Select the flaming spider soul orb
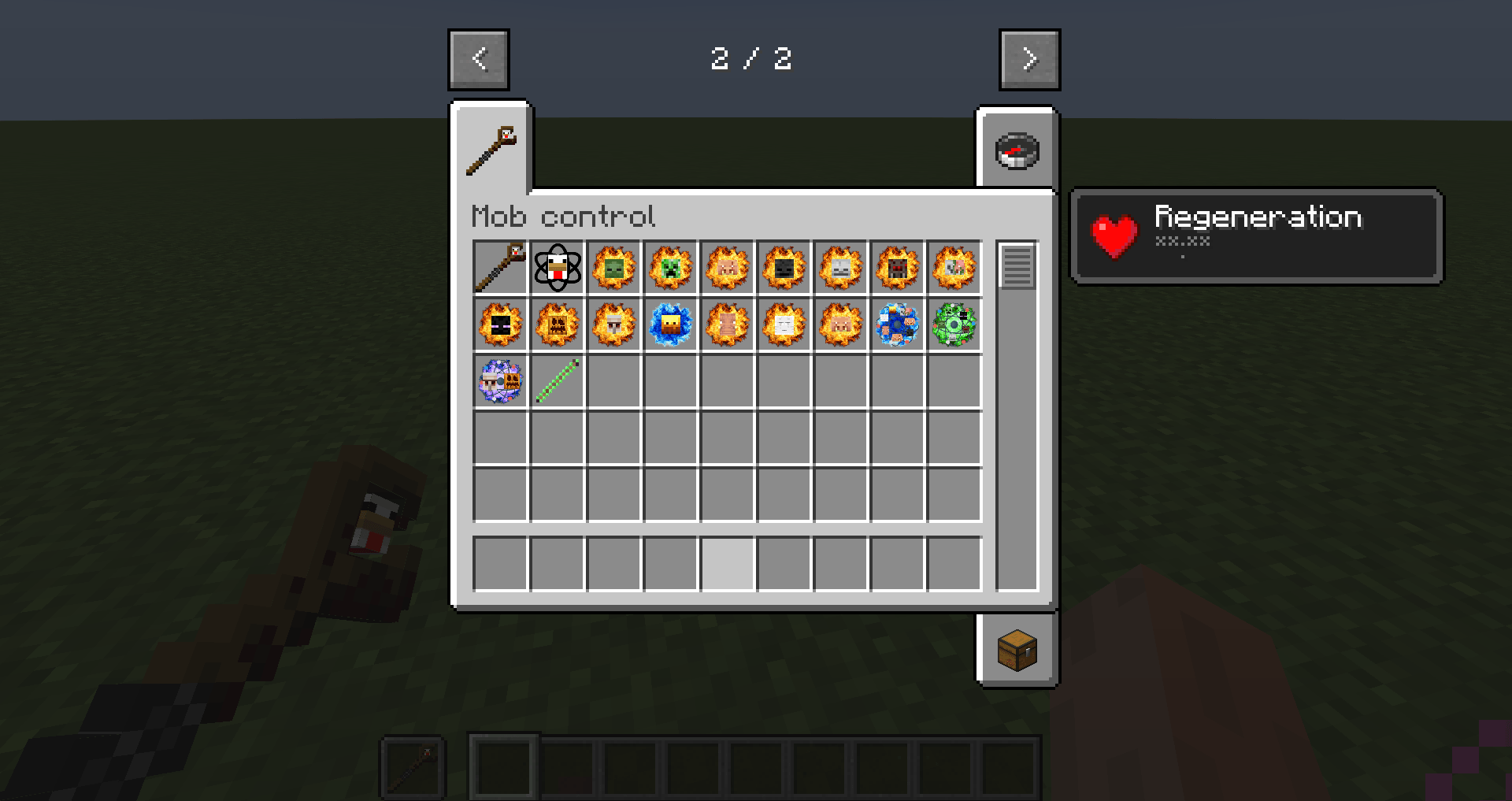Screen dimensions: 1512x801 [x=897, y=268]
